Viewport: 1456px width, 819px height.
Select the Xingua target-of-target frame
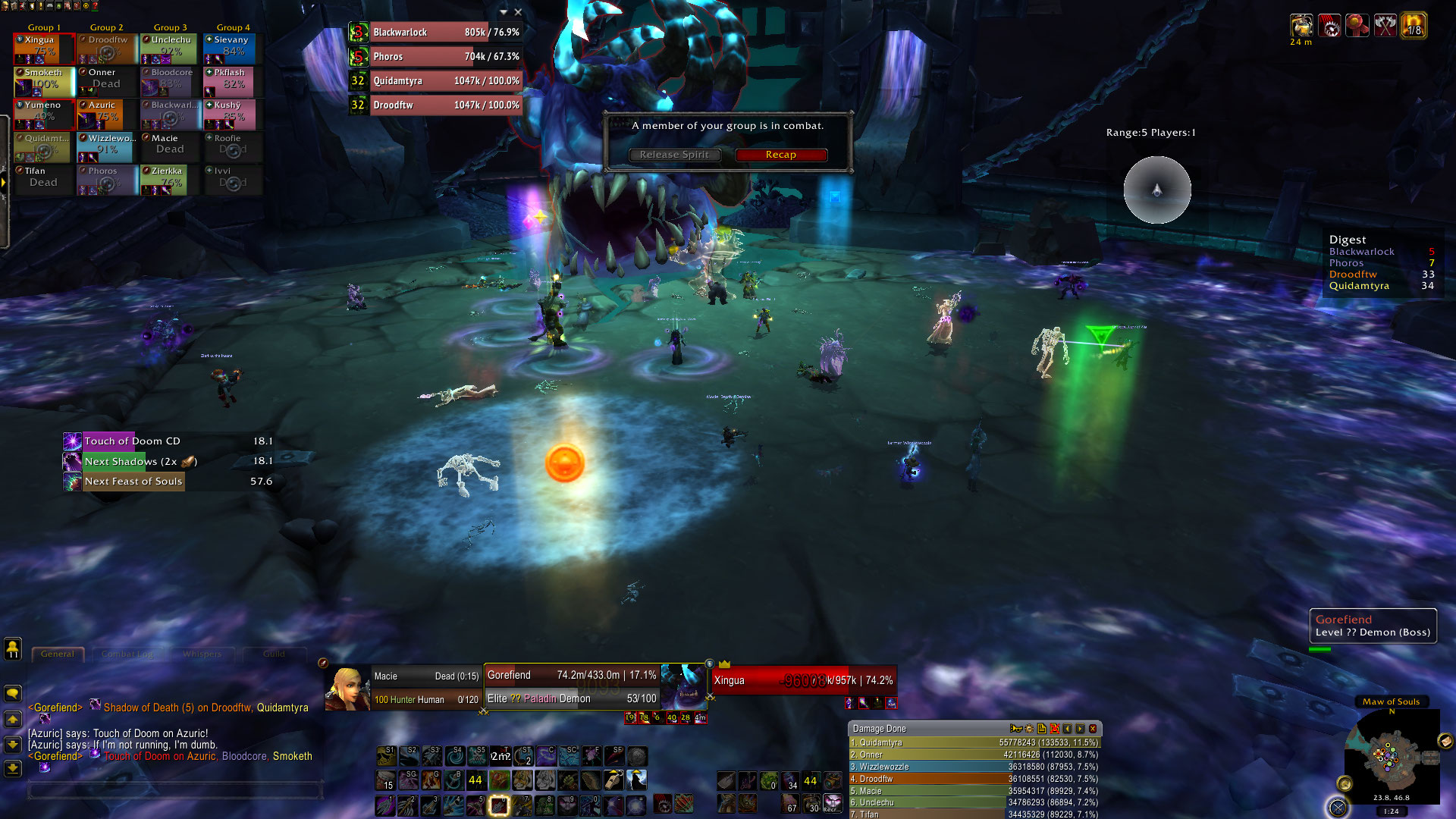pos(804,680)
